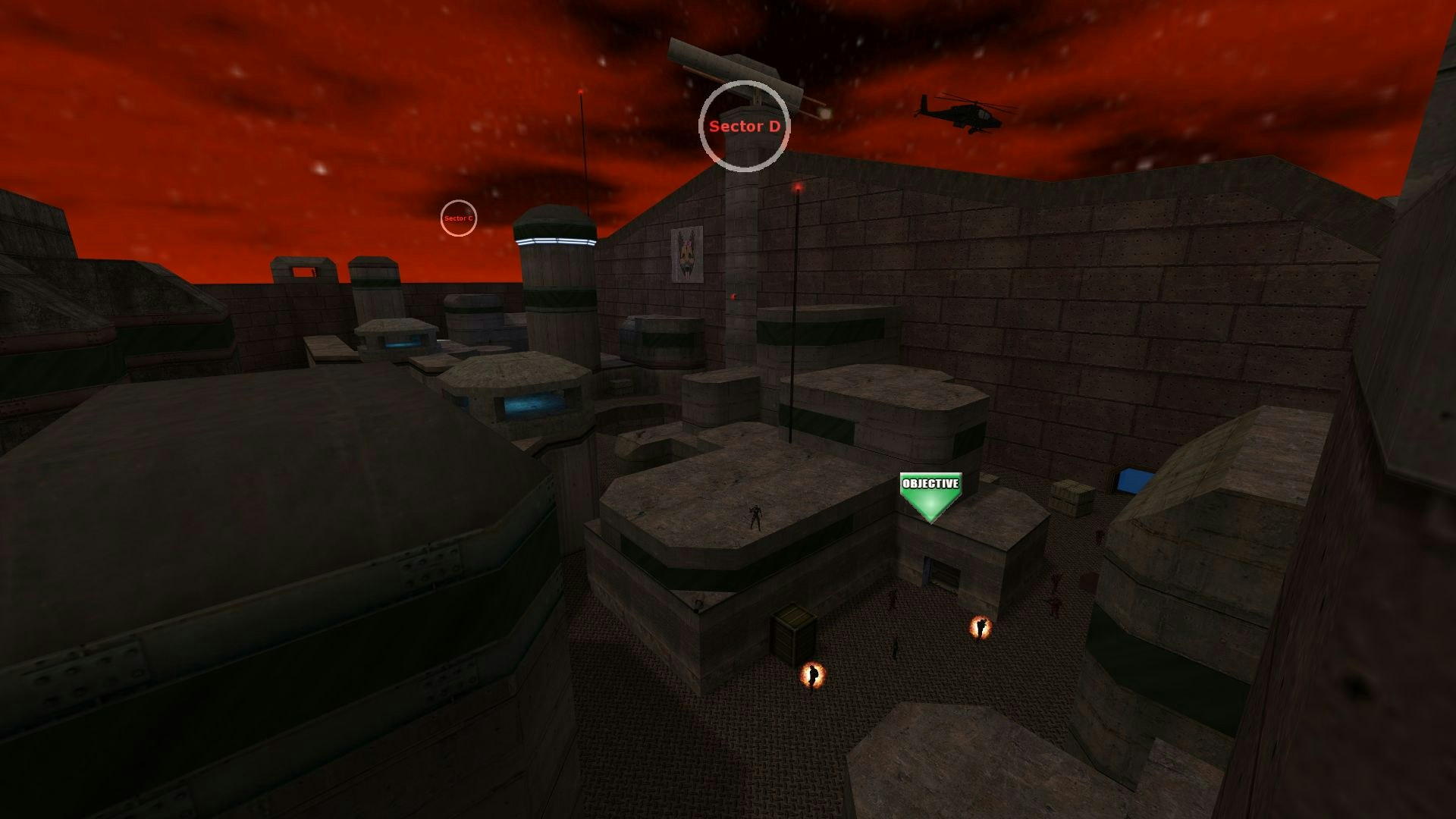Click the wooden crate beside the building
This screenshot has width=1456, height=819.
pos(791,631)
